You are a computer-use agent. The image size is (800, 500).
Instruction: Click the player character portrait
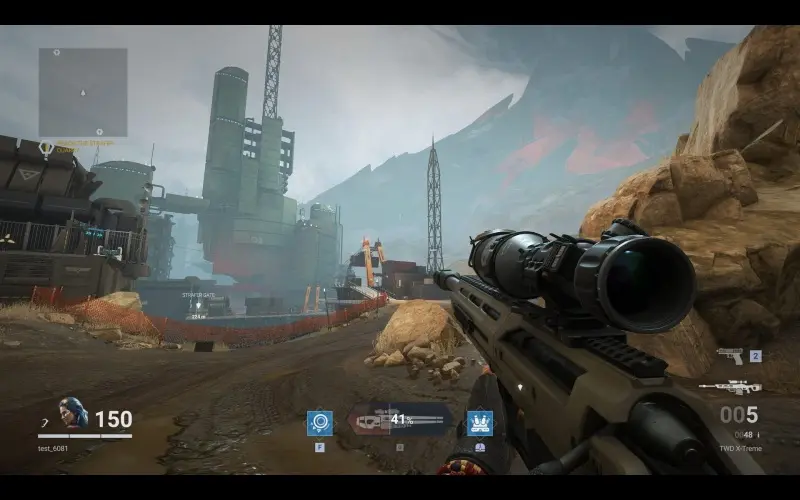(72, 413)
